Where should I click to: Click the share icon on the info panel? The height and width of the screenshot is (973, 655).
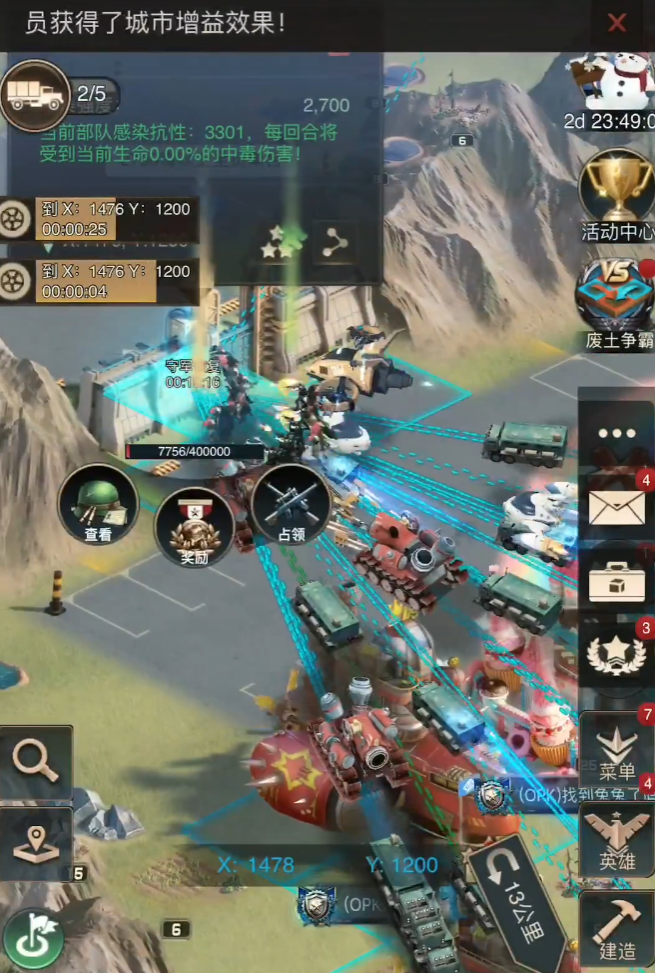click(x=333, y=241)
